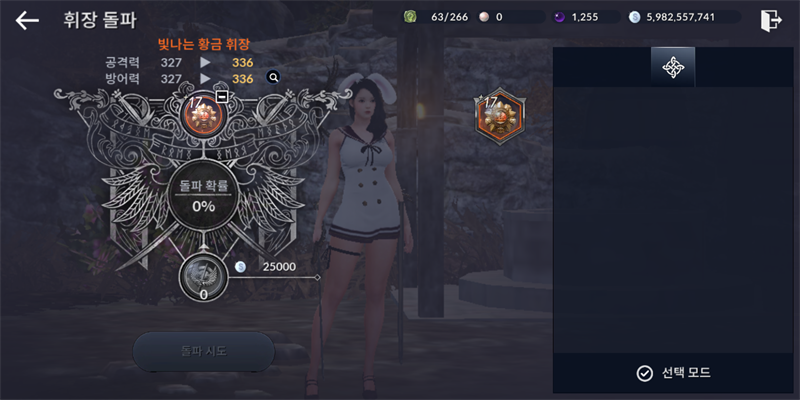Exit the screen via the door icon
This screenshot has height=400, width=800.
[770, 20]
